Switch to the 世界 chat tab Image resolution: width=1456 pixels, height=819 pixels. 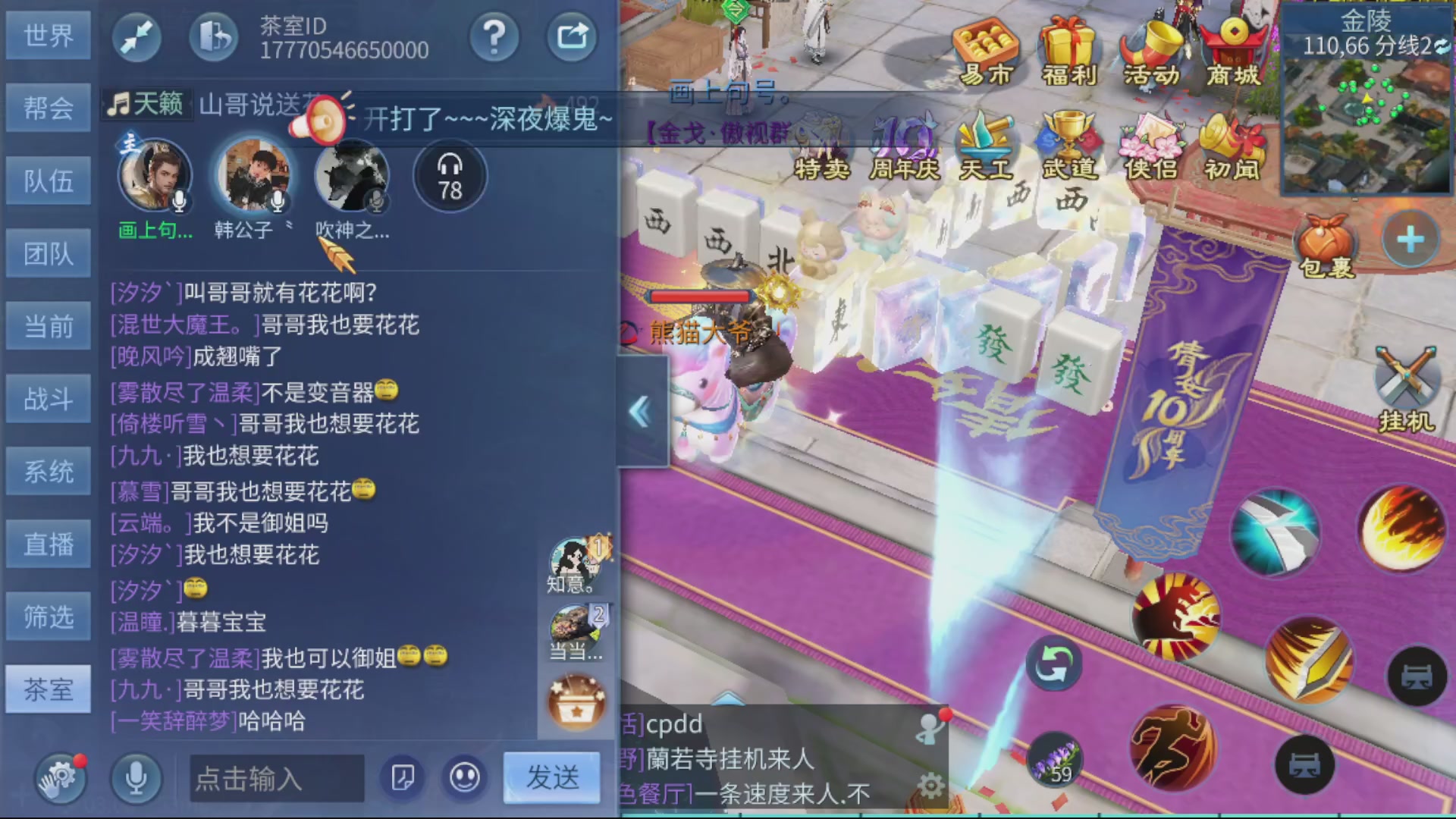tap(48, 35)
